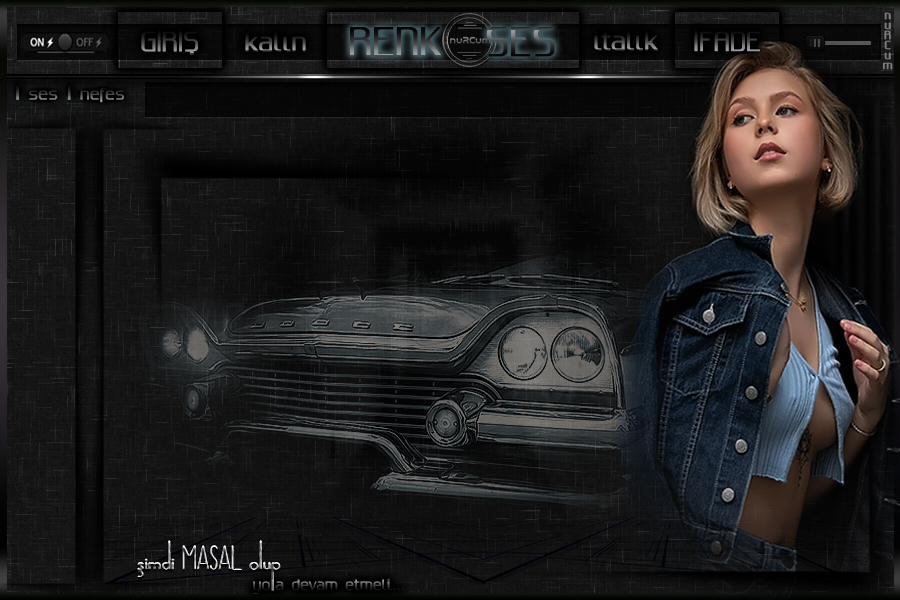Pause playback with the small pause icon
The width and height of the screenshot is (900, 600).
click(816, 43)
